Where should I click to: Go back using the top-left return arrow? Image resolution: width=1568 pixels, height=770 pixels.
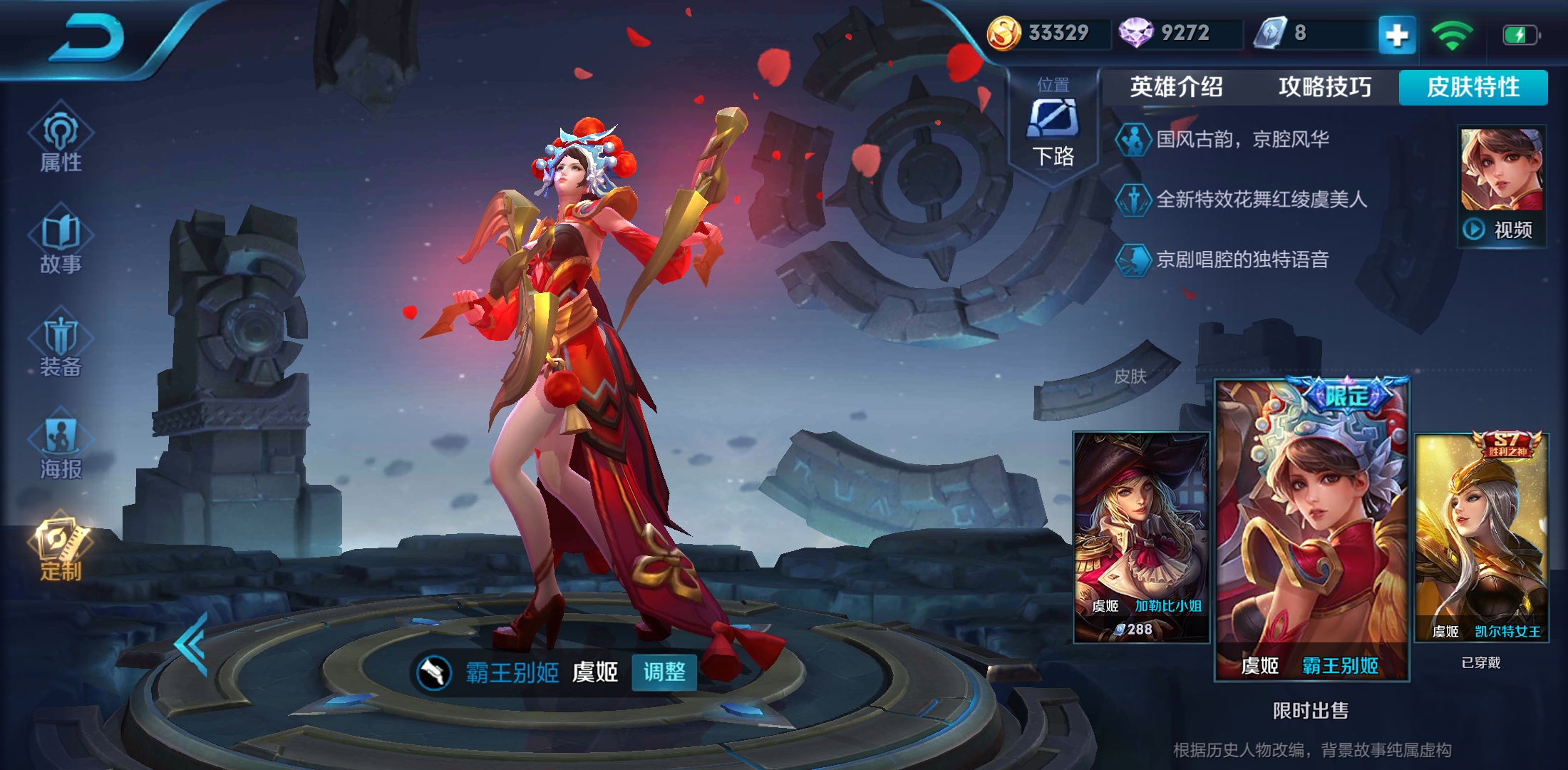pos(87,39)
